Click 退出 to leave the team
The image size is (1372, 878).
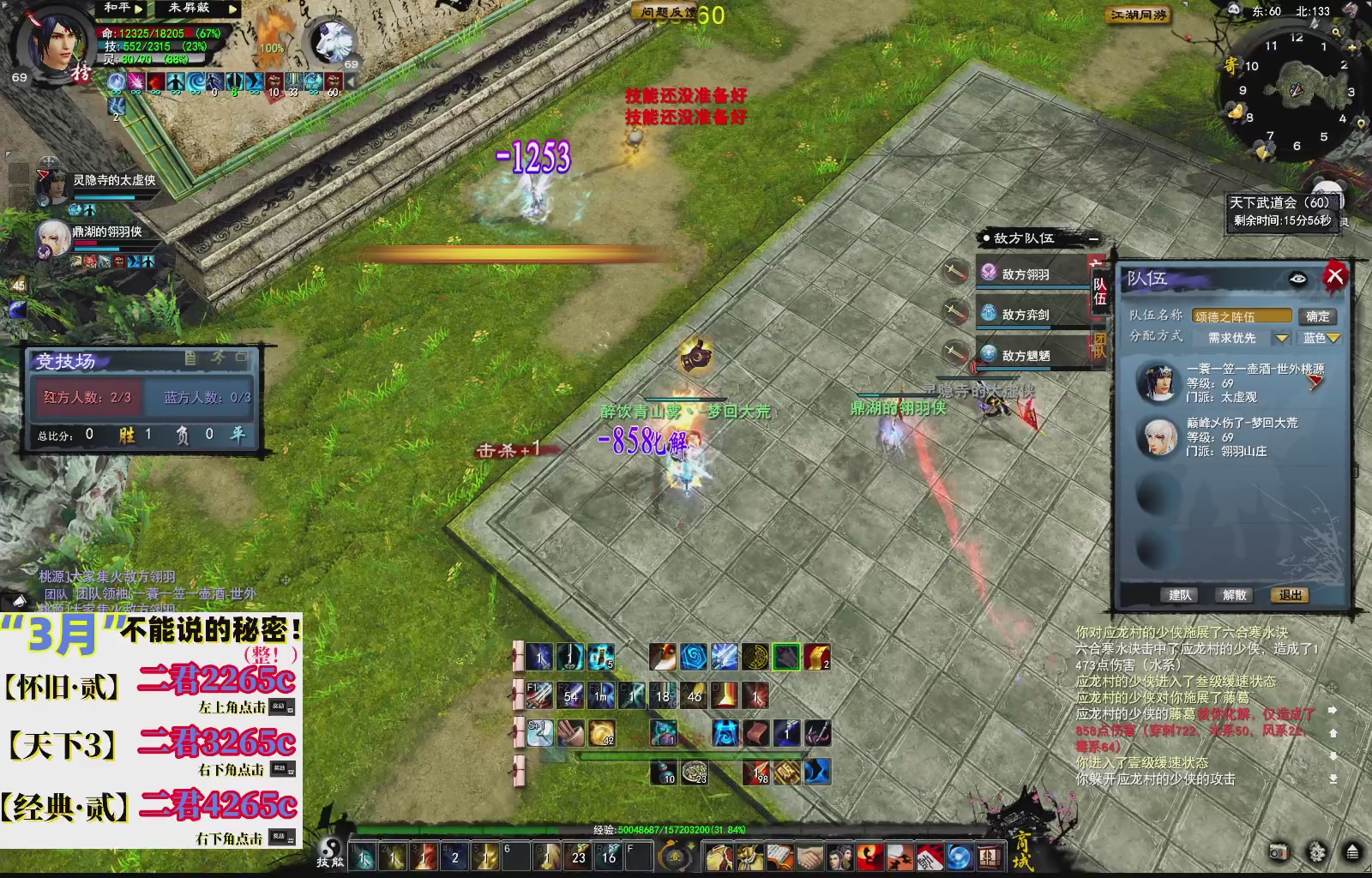coord(1290,595)
